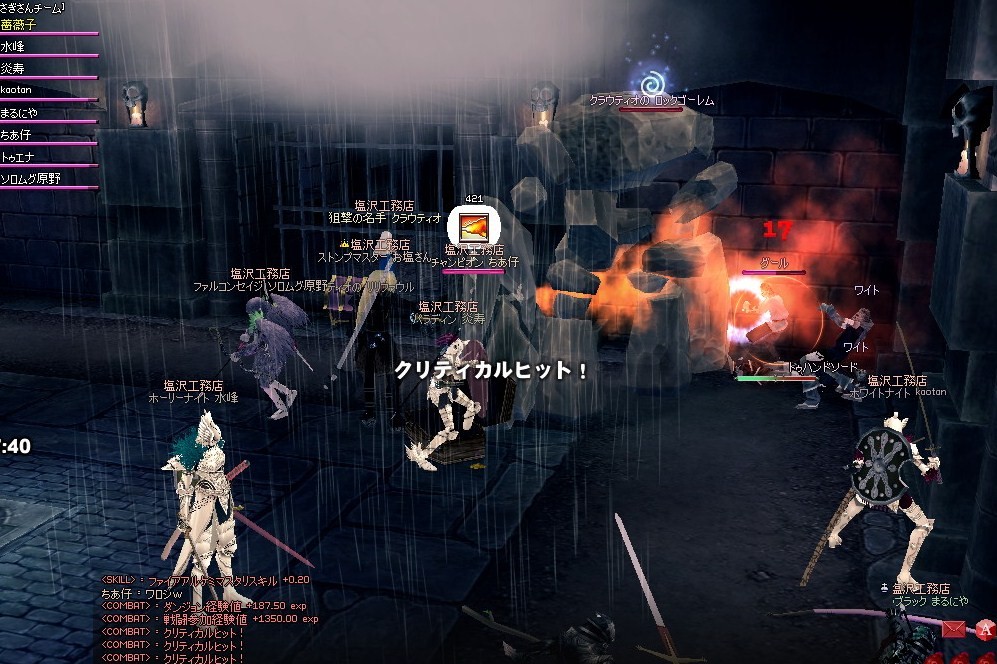The height and width of the screenshot is (664, 997).
Task: Click the flame skill icon above ちあ仔
Action: (x=469, y=224)
